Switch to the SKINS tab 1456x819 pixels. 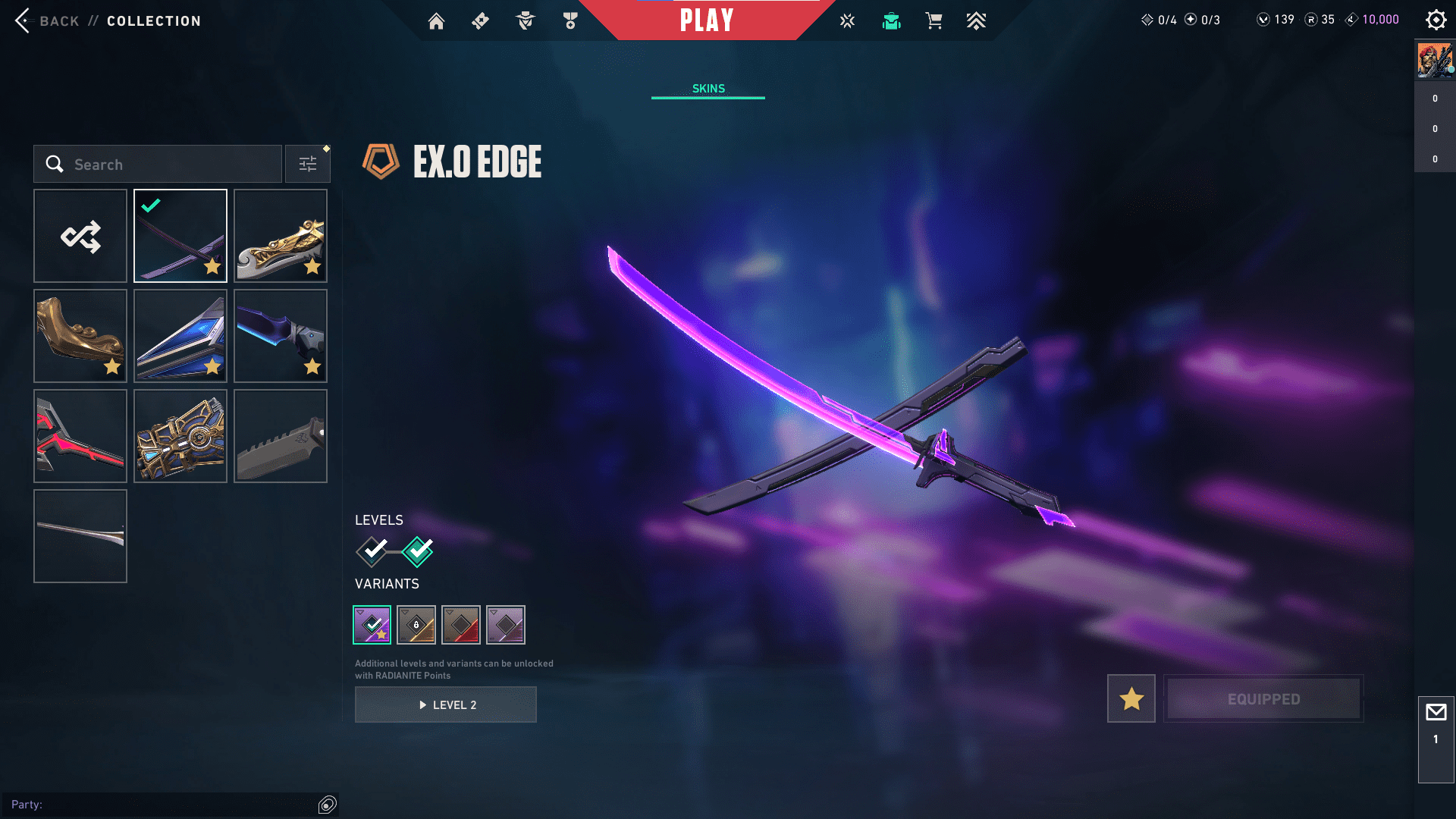click(708, 88)
